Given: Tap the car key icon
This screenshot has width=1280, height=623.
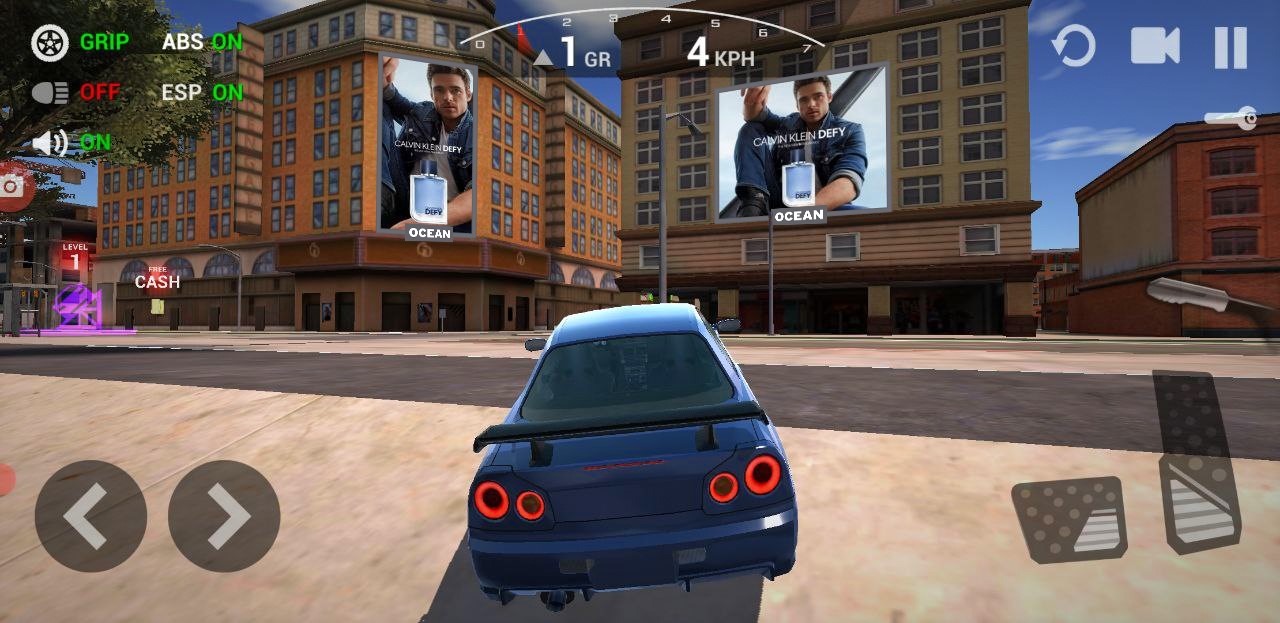Looking at the screenshot, I should (1231, 120).
